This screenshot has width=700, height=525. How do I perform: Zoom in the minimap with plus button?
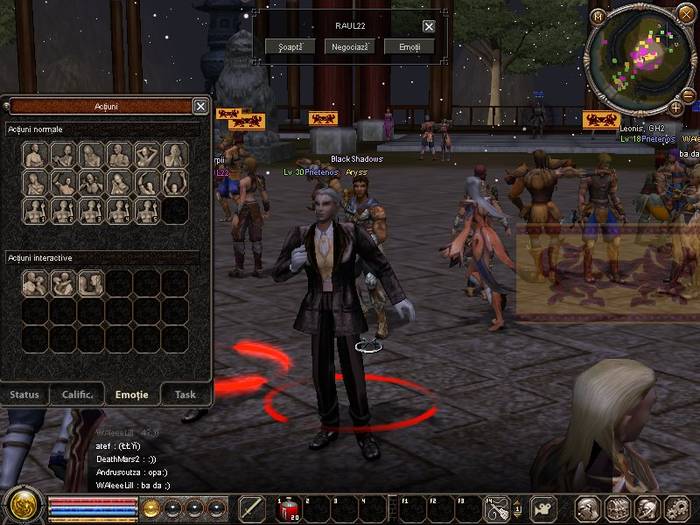click(676, 107)
